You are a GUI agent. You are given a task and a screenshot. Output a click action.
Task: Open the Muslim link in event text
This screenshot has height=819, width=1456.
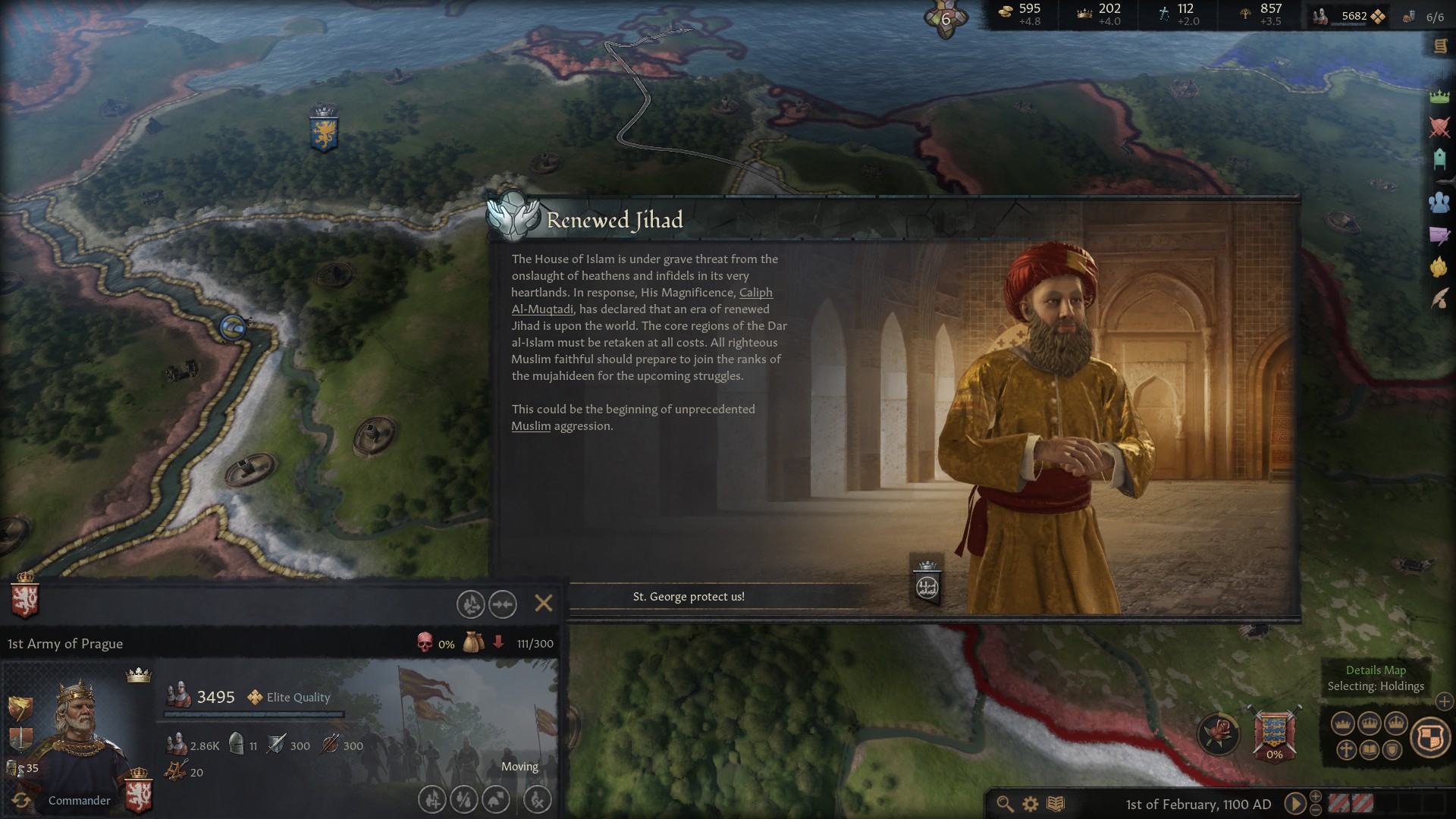(531, 426)
